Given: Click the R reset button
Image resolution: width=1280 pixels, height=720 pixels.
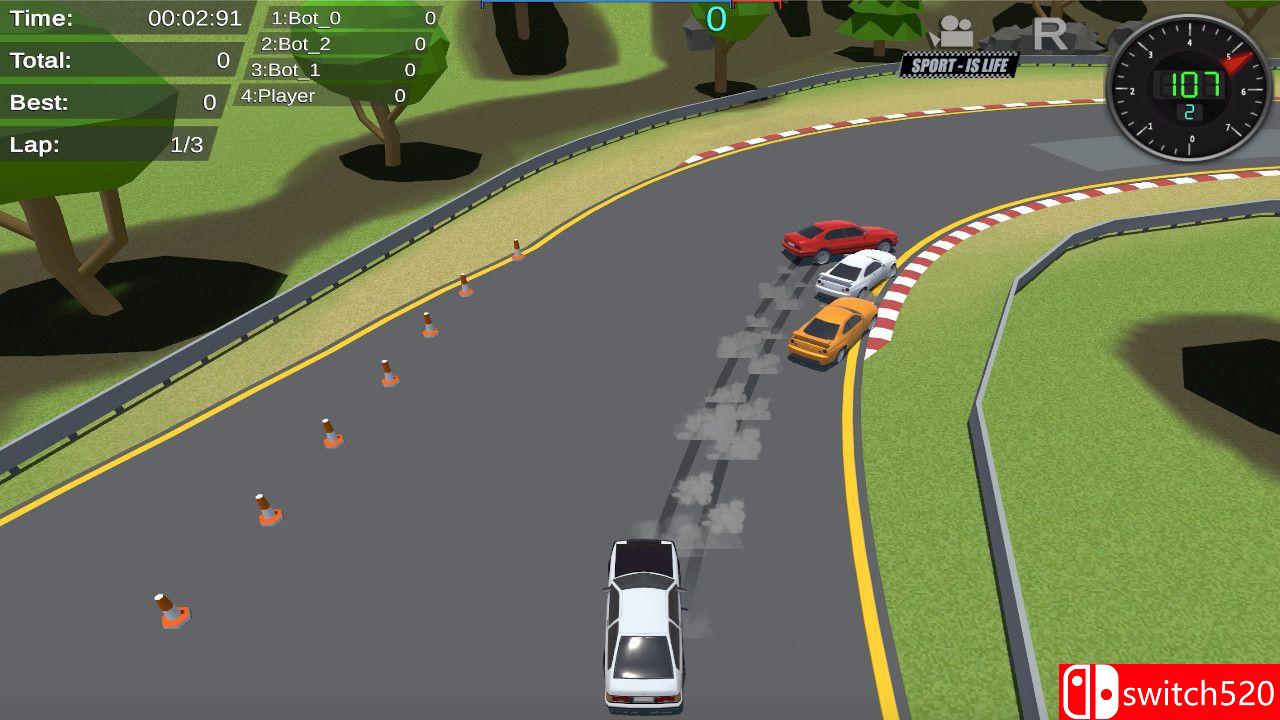Looking at the screenshot, I should point(1049,35).
